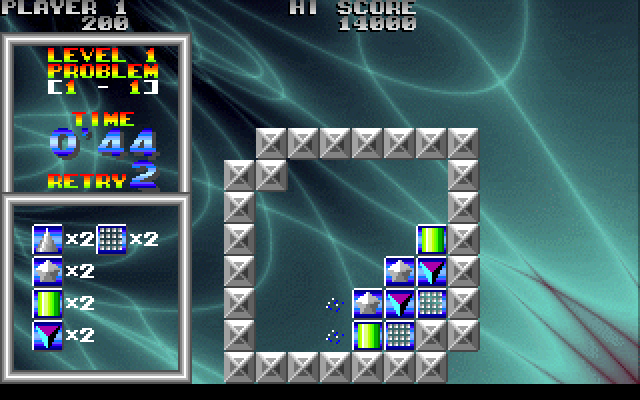Choose the pentagon block sitting on a purple triangle
The image size is (640, 400).
click(400, 272)
